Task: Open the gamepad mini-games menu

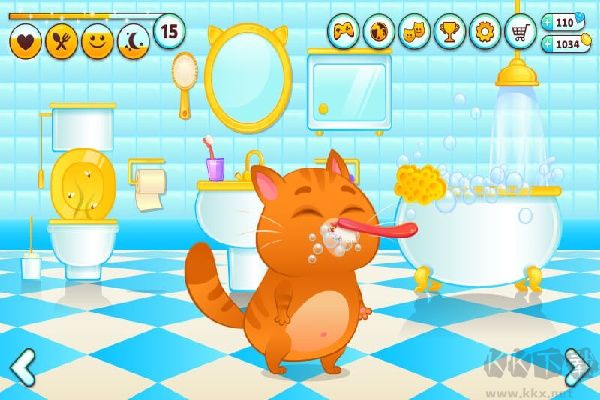Action: tap(345, 31)
